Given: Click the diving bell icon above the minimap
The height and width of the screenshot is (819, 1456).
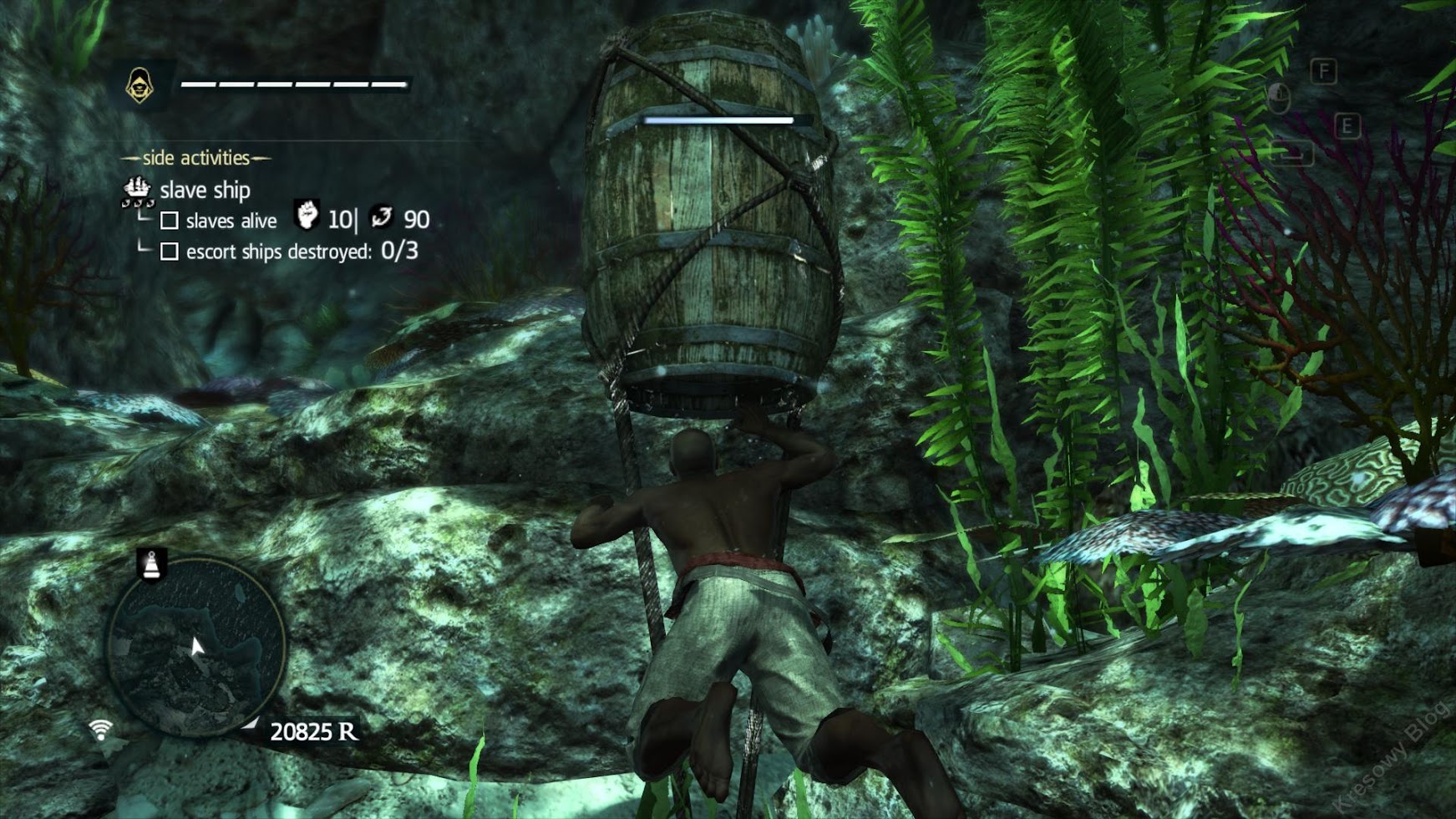Looking at the screenshot, I should pyautogui.click(x=151, y=565).
